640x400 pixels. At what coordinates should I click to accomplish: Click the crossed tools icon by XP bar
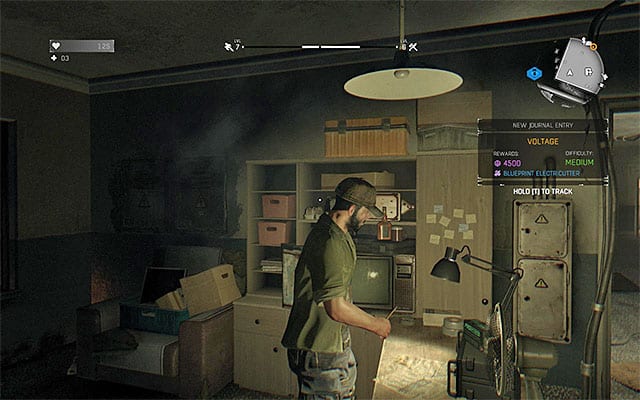pos(412,46)
